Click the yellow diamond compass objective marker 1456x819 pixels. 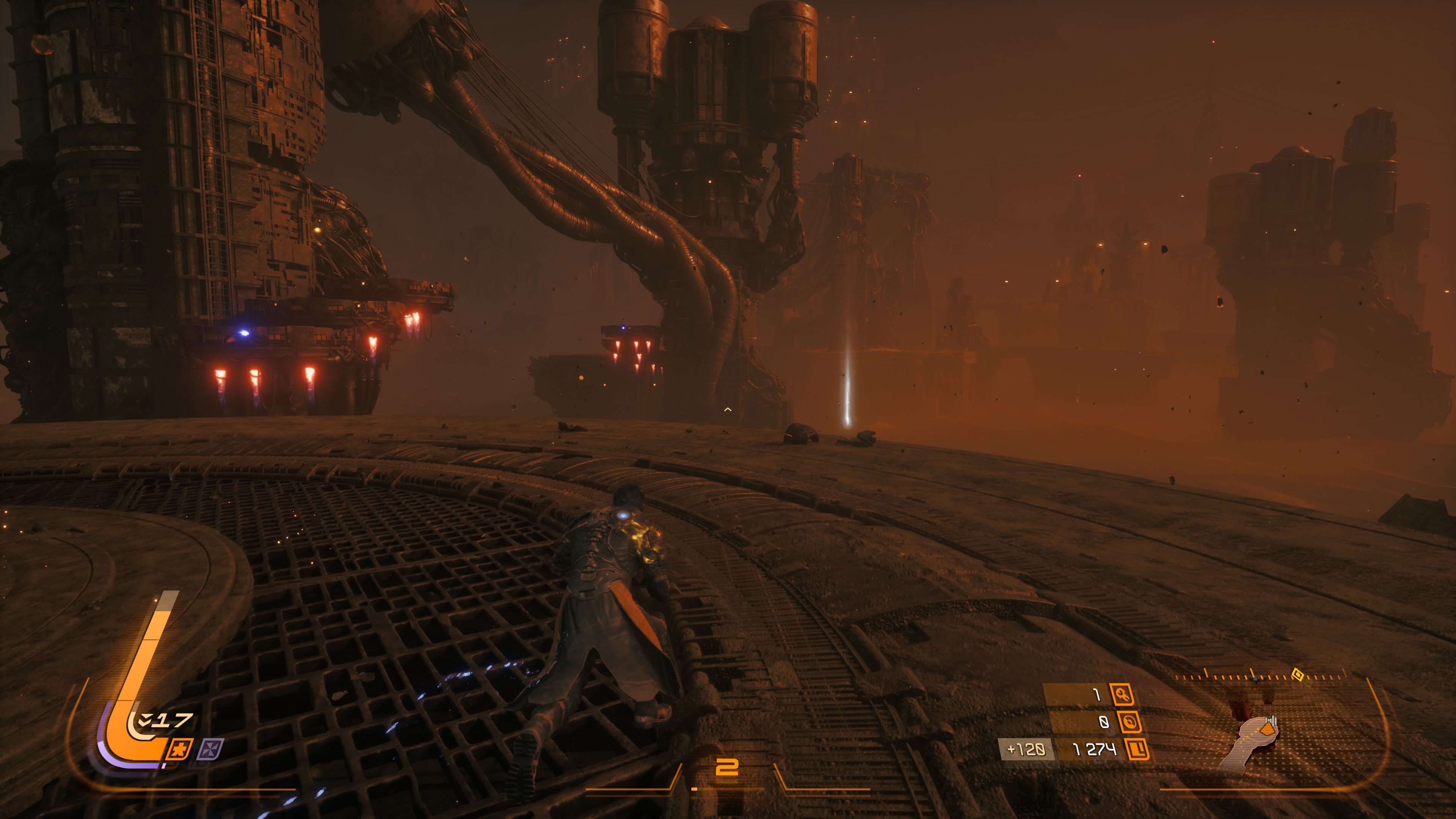pyautogui.click(x=1298, y=674)
